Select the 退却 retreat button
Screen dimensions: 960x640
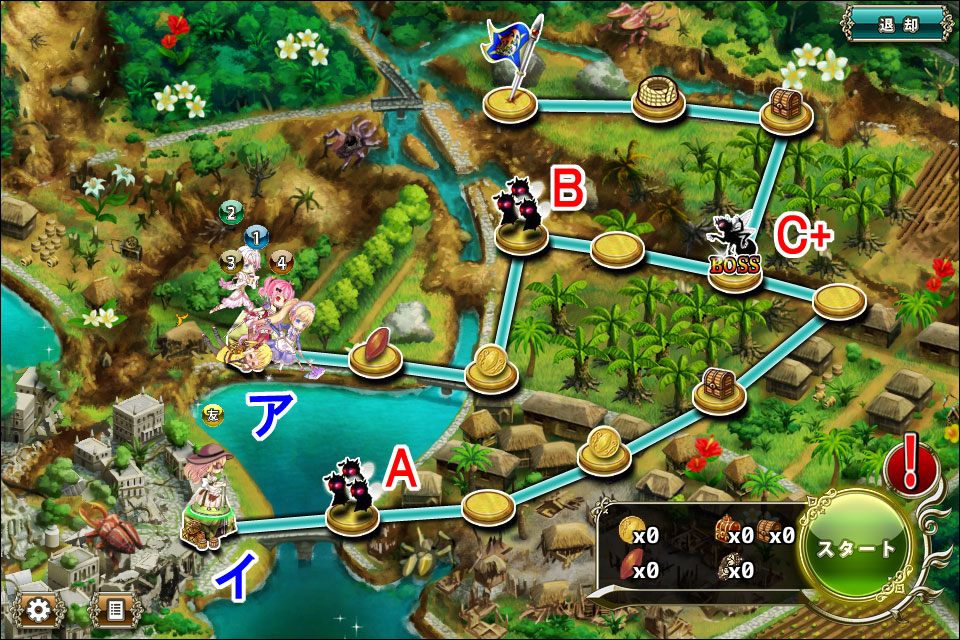pyautogui.click(x=895, y=24)
